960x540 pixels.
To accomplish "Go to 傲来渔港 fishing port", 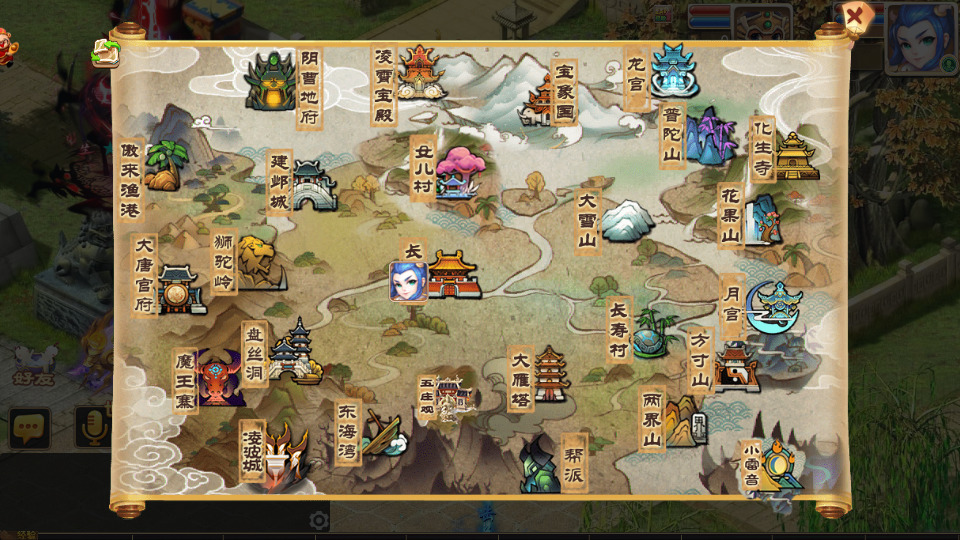I will click(x=163, y=166).
